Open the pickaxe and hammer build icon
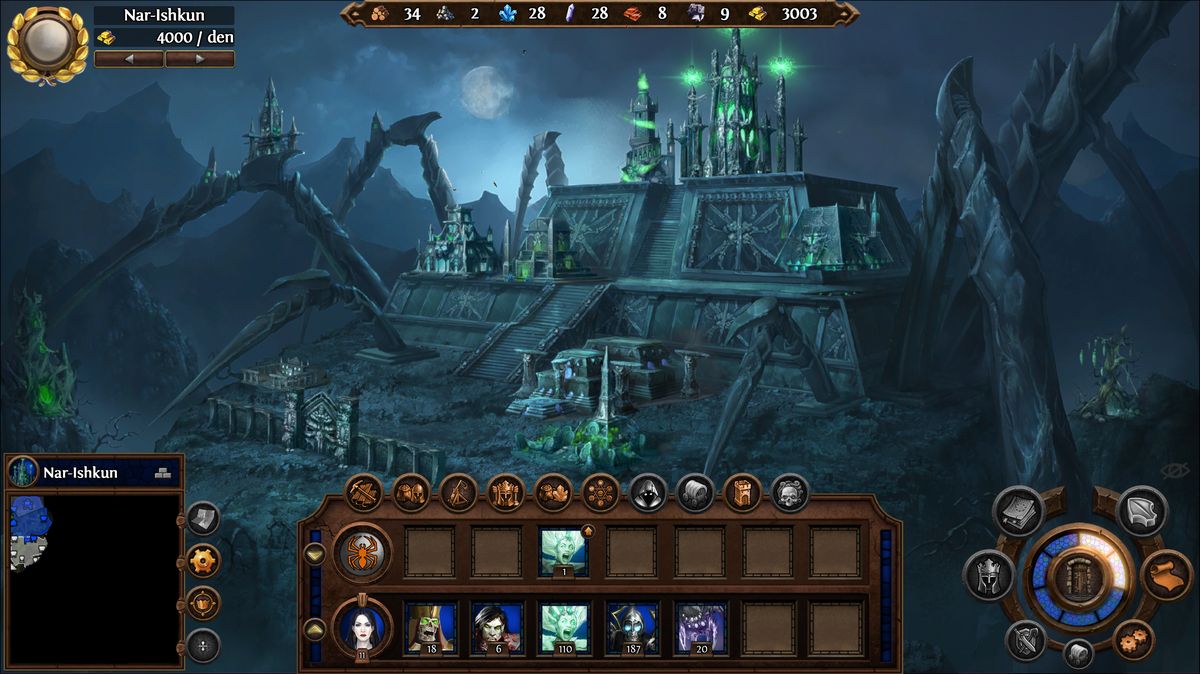This screenshot has height=674, width=1200. click(x=364, y=492)
